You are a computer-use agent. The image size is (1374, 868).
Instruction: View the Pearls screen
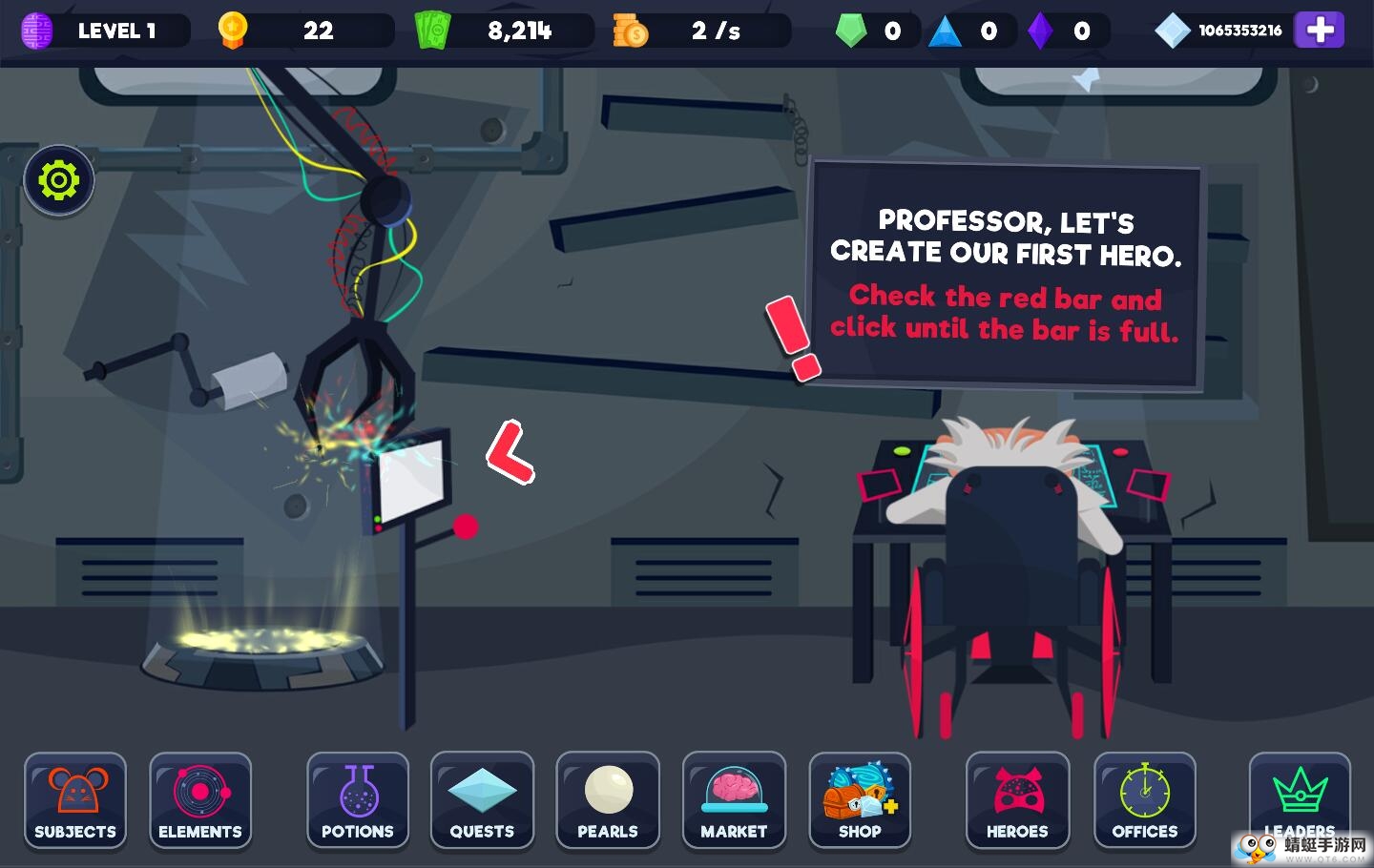[x=608, y=800]
